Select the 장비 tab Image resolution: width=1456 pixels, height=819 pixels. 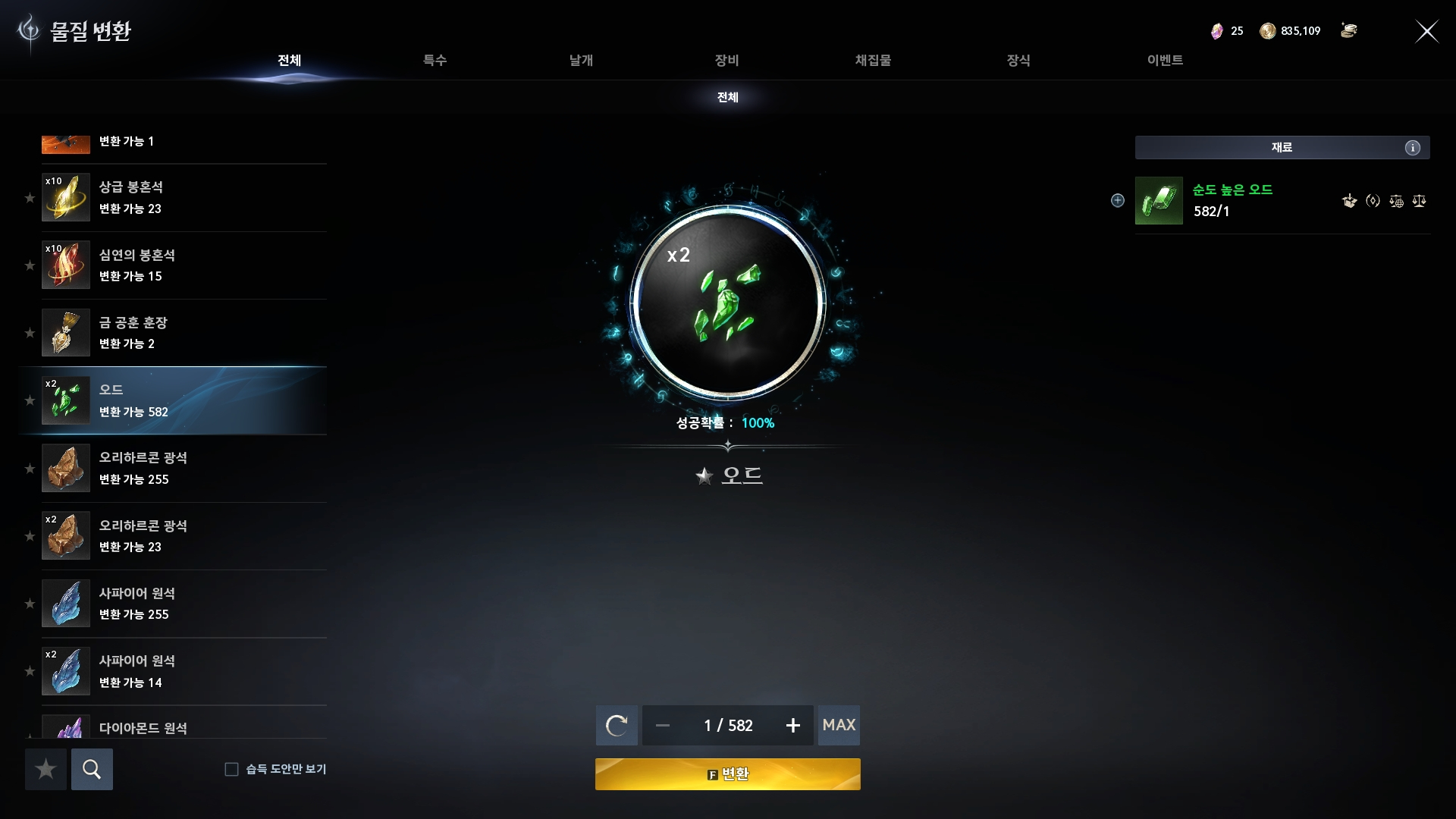coord(726,60)
